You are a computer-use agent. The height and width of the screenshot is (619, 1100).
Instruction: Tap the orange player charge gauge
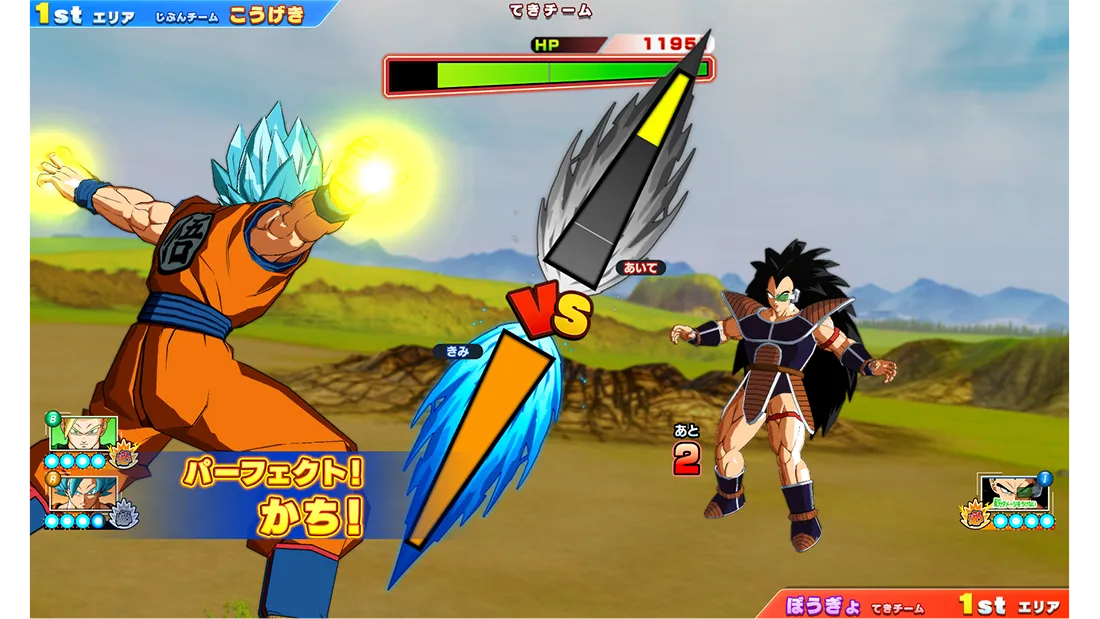click(x=480, y=440)
